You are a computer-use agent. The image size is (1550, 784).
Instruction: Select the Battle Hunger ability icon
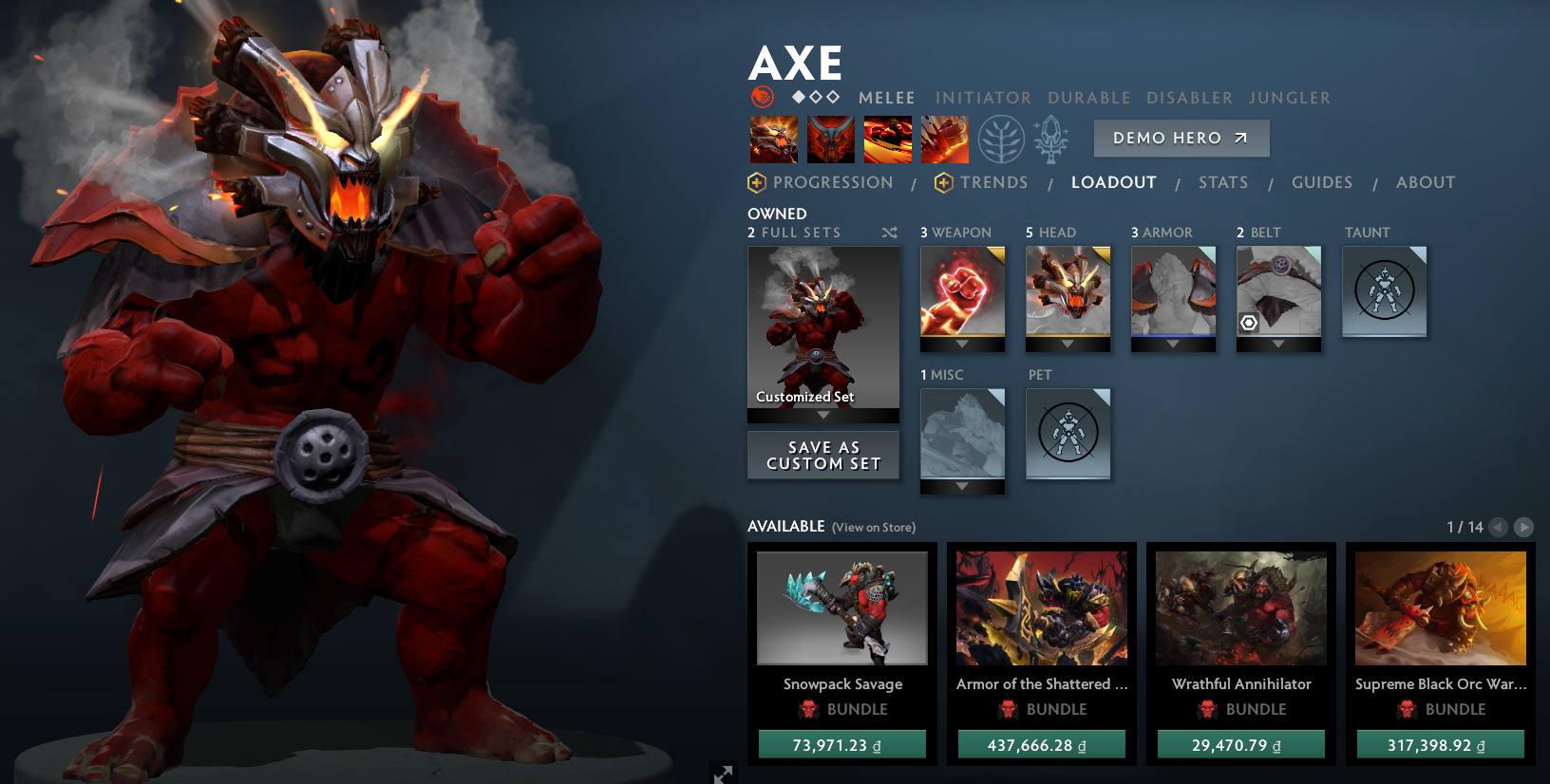pyautogui.click(x=830, y=139)
